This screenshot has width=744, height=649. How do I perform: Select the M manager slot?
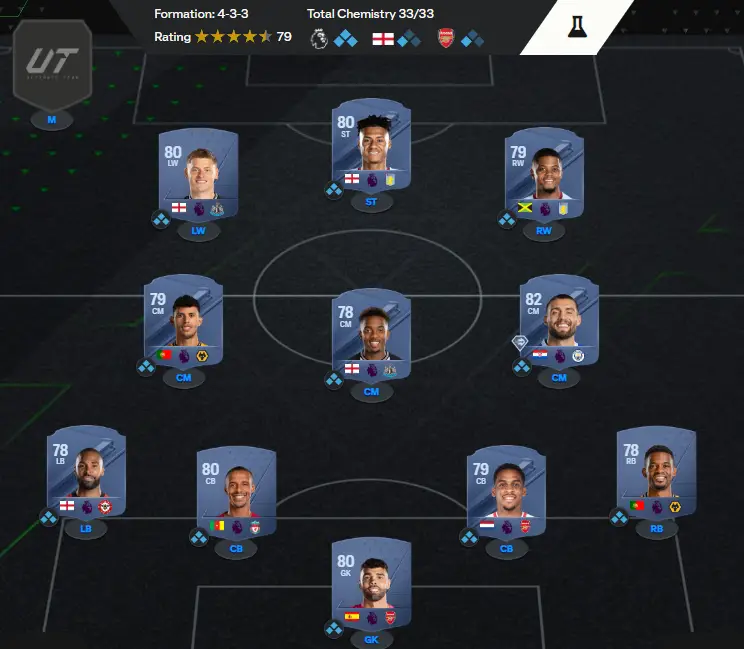click(51, 120)
